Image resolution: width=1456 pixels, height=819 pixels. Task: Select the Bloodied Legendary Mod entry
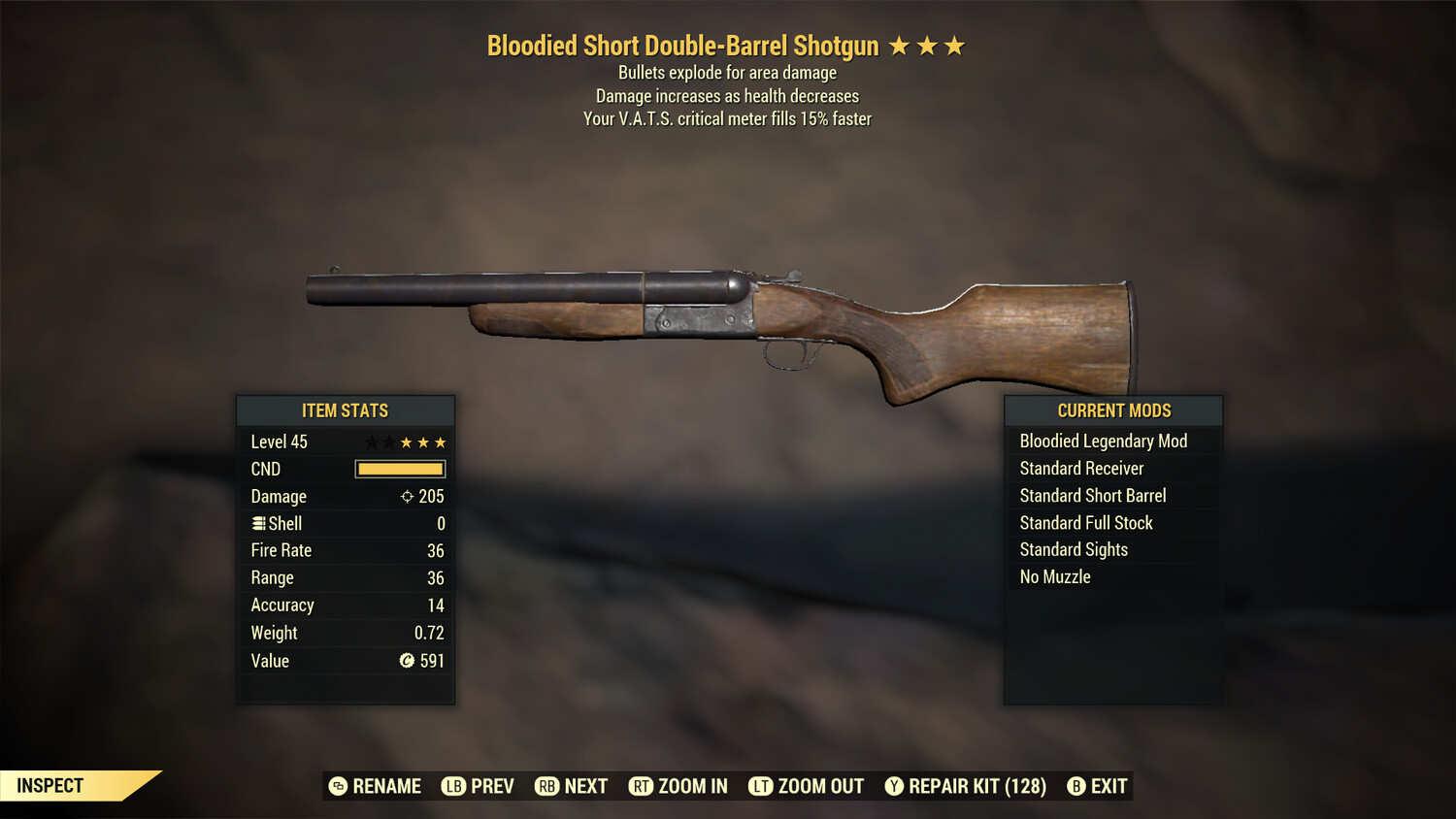[1103, 441]
